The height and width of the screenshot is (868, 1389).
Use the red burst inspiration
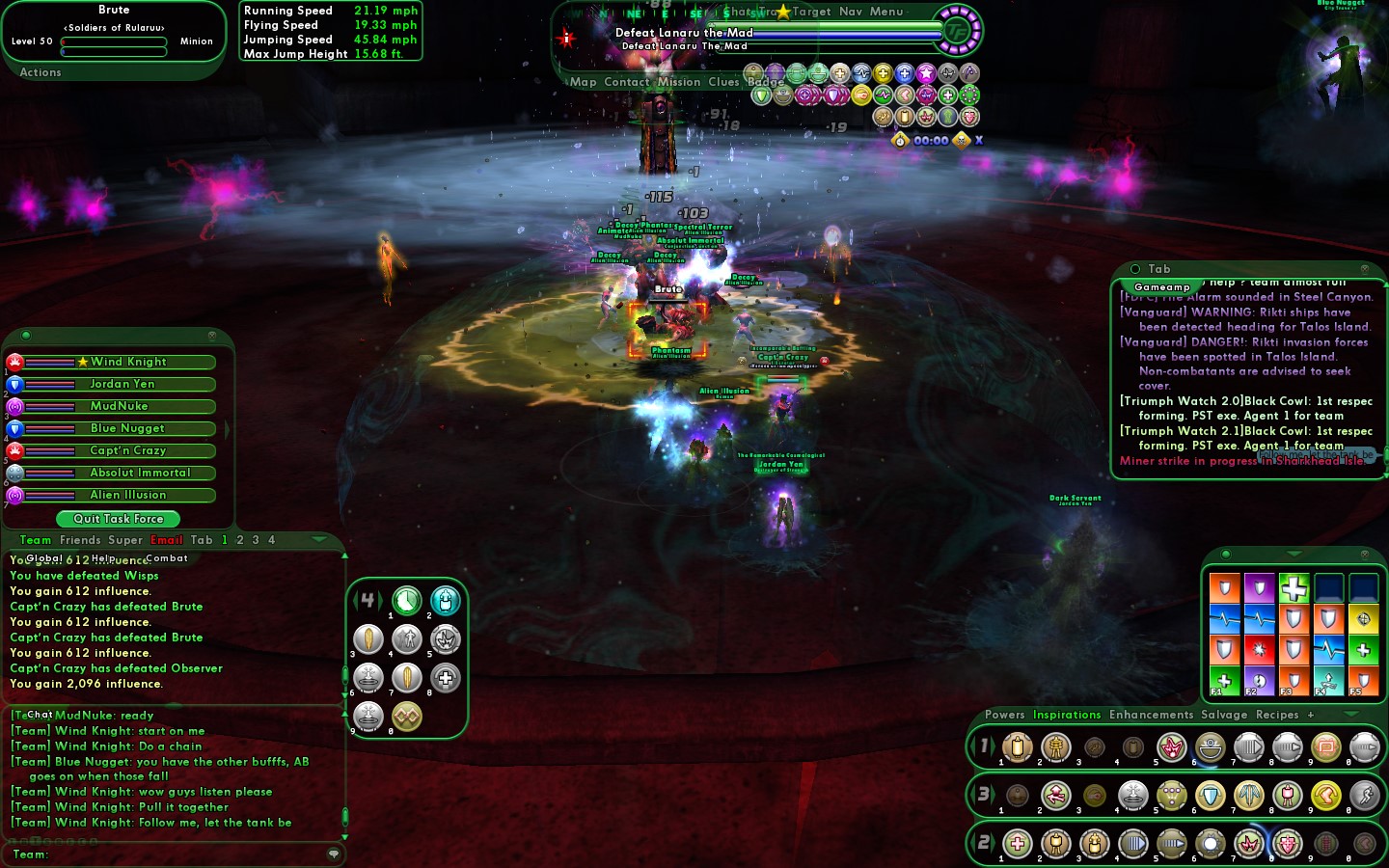pos(1259,649)
